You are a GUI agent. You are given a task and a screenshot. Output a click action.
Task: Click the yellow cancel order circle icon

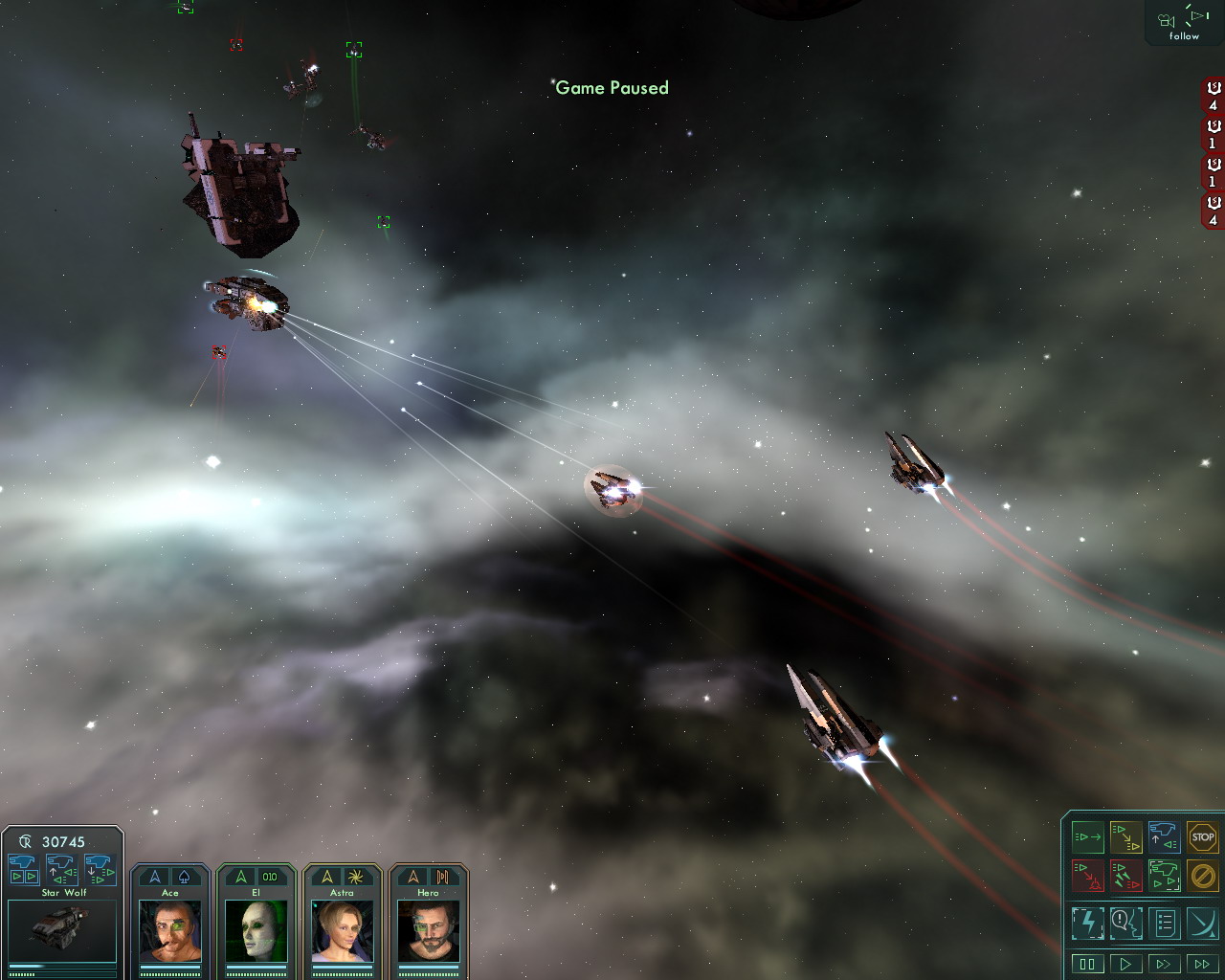[x=1202, y=875]
